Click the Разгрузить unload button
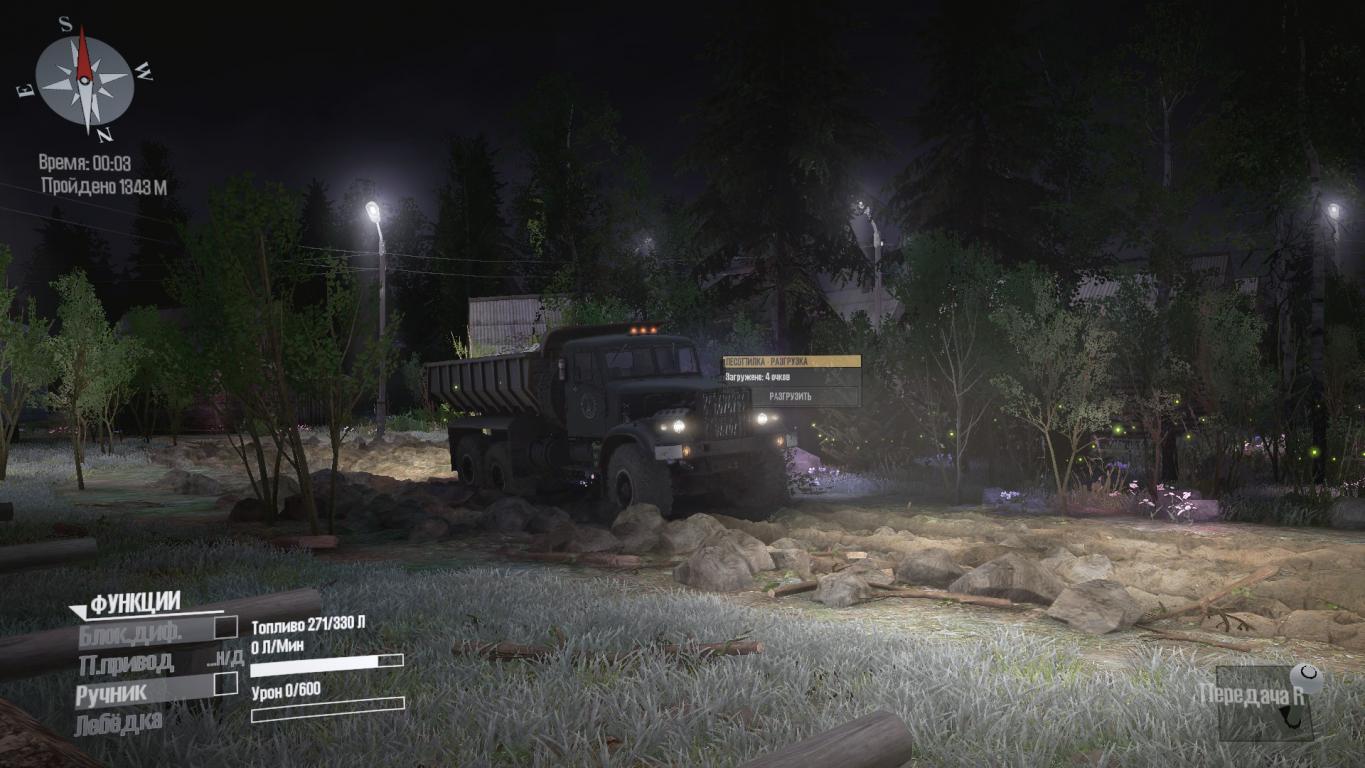The width and height of the screenshot is (1365, 768). (x=790, y=396)
